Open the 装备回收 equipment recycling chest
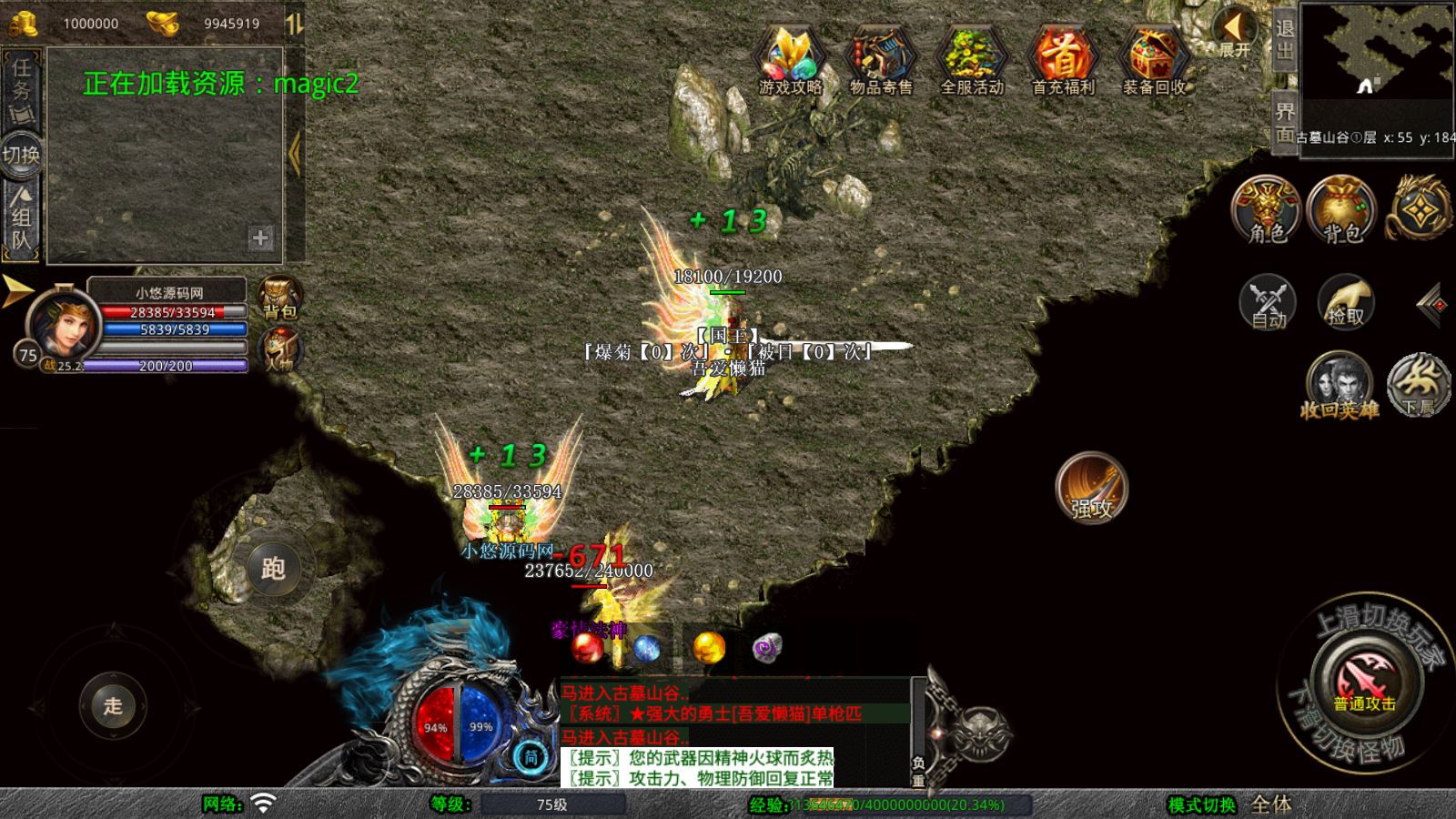This screenshot has width=1456, height=819. (x=1154, y=60)
